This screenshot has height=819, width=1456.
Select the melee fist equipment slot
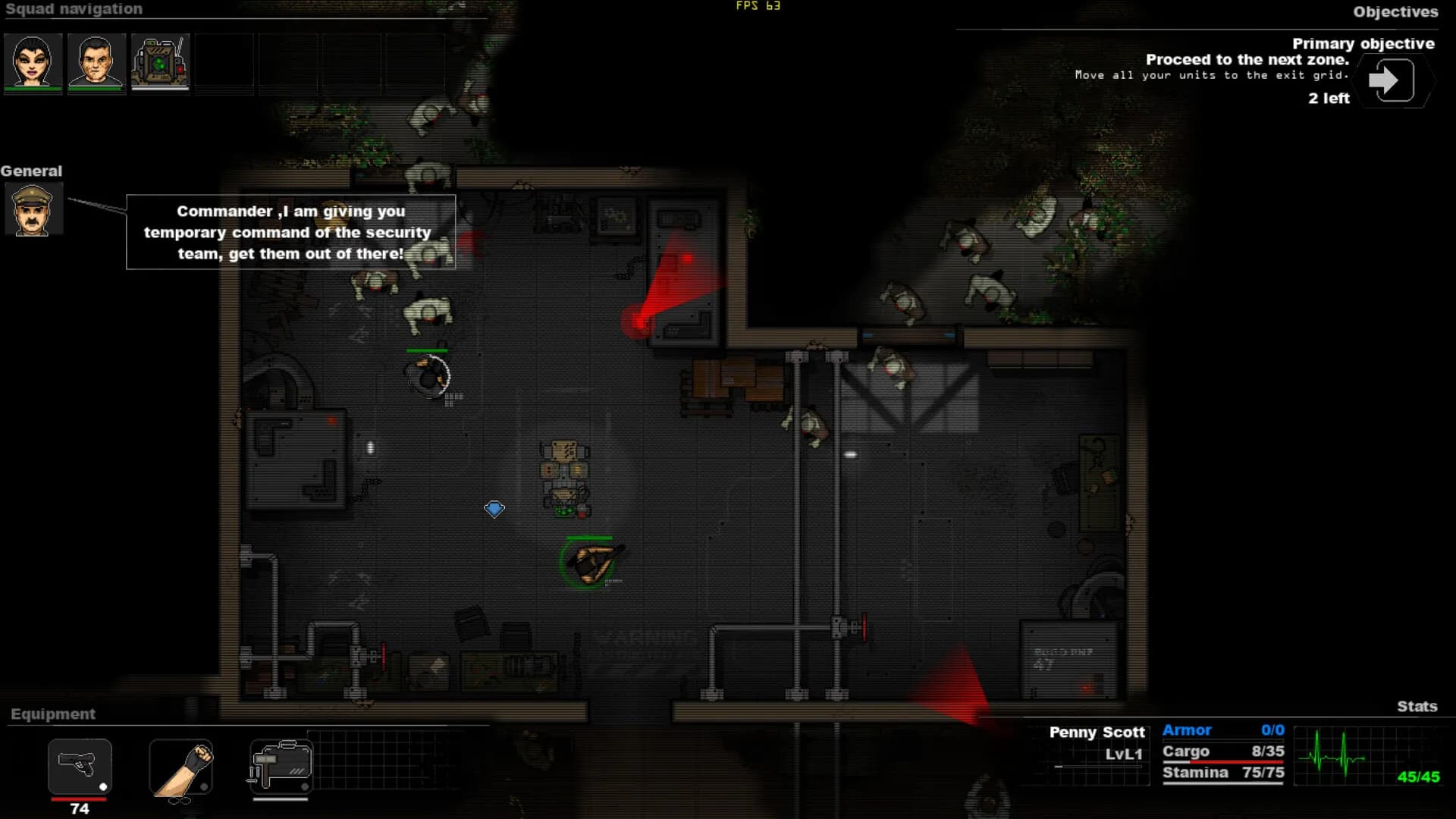coord(182,767)
